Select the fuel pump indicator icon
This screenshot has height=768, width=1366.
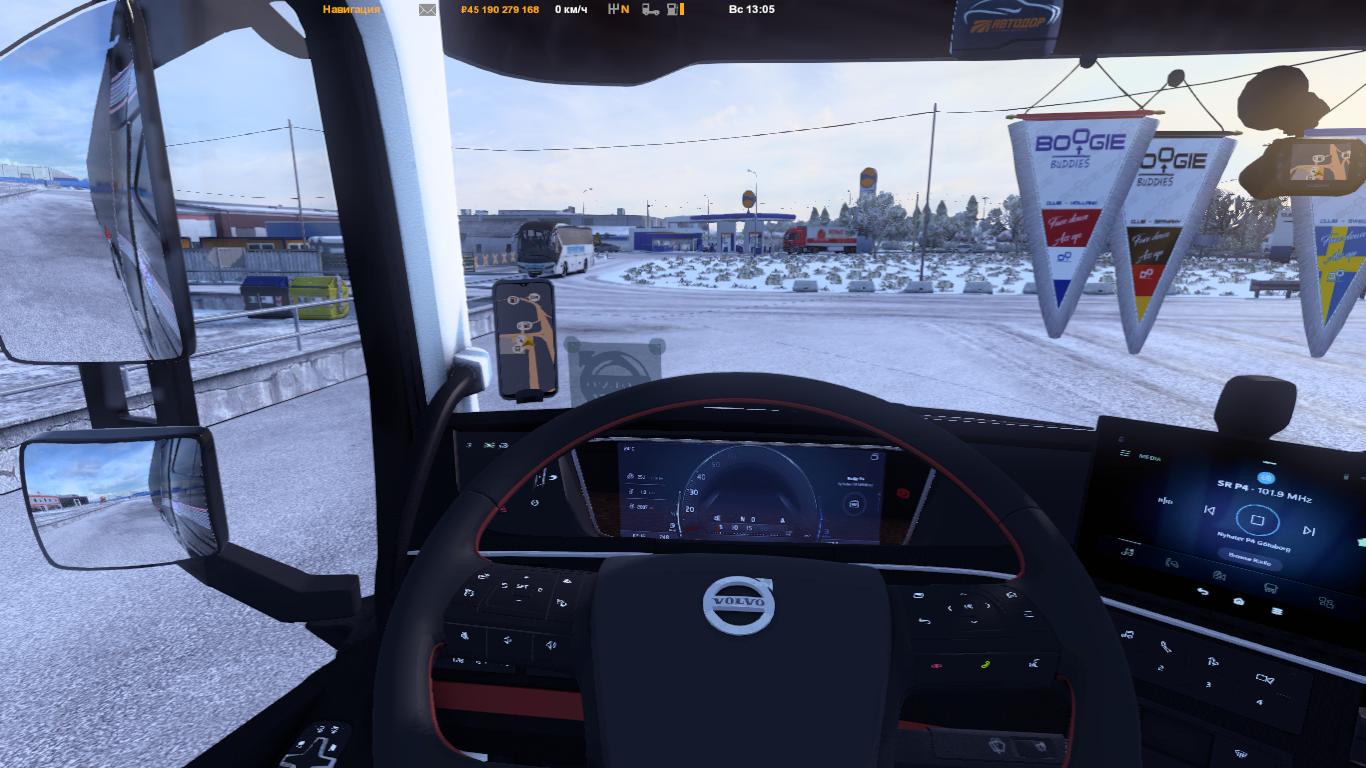pyautogui.click(x=675, y=9)
